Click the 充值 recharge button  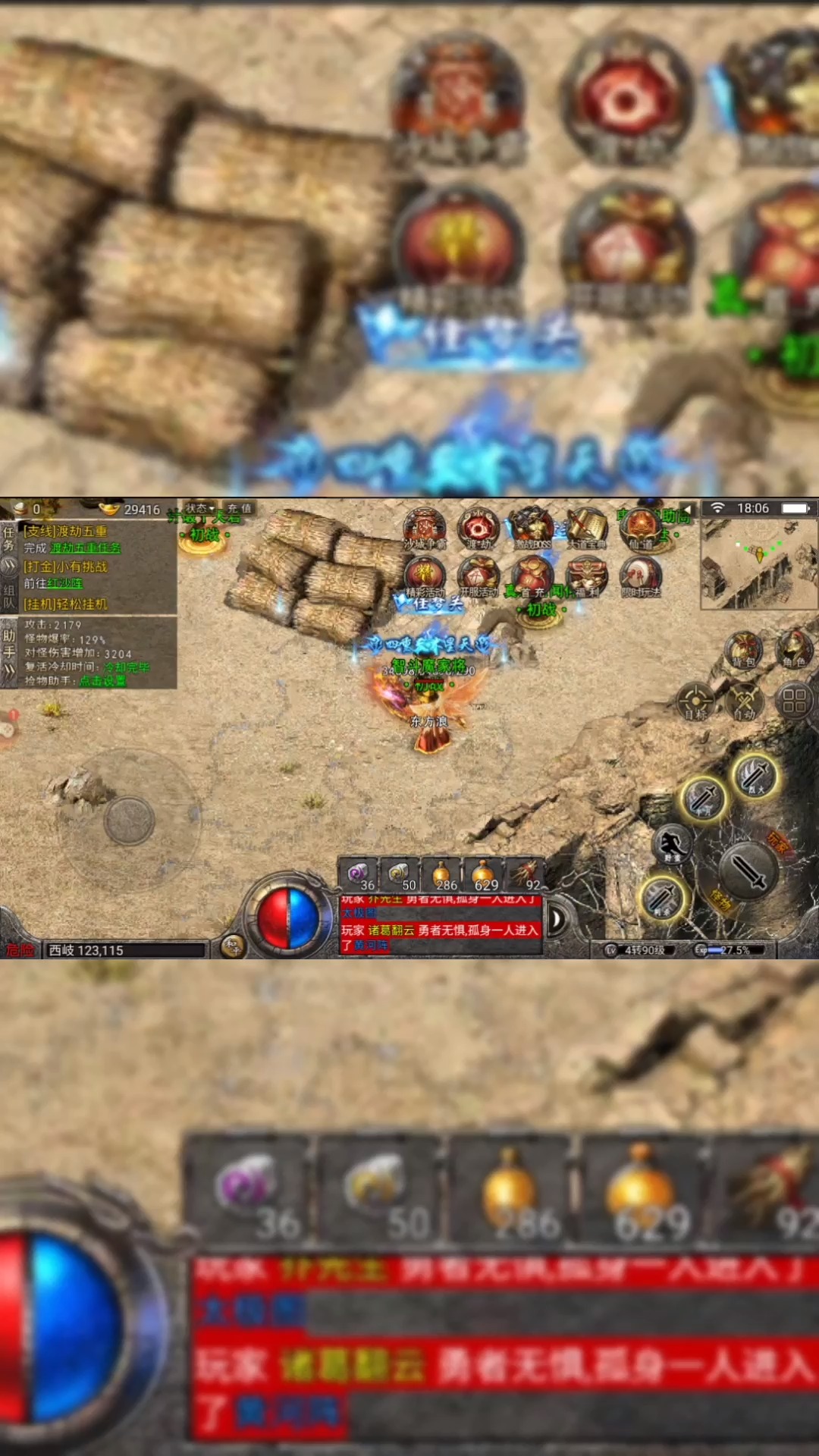pos(239,508)
